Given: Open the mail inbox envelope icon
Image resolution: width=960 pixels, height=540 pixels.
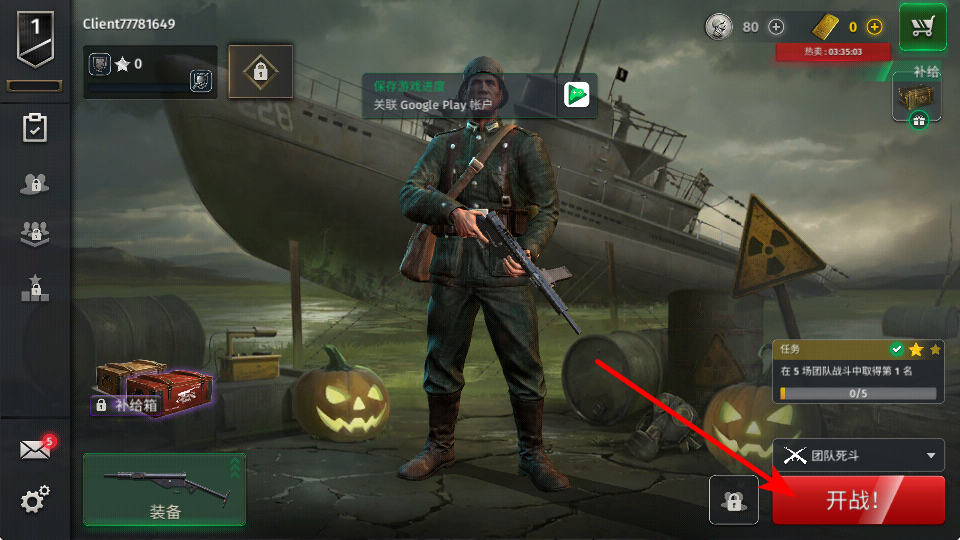Looking at the screenshot, I should pos(35,450).
